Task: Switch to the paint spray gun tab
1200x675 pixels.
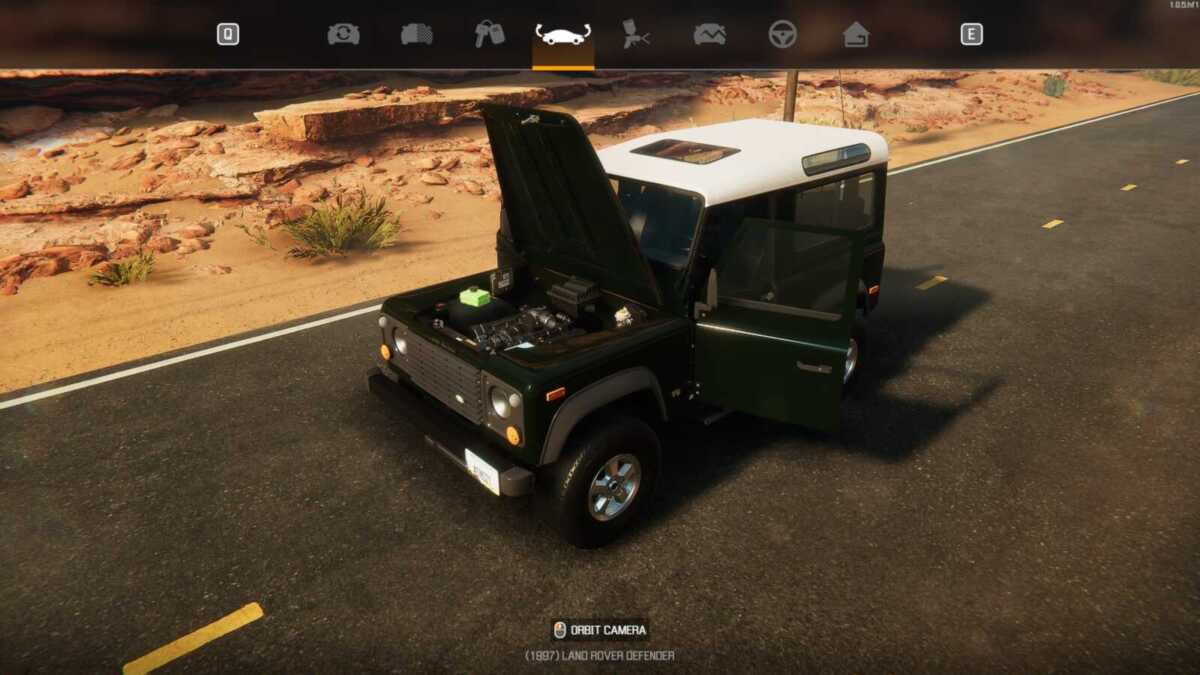Action: point(635,34)
